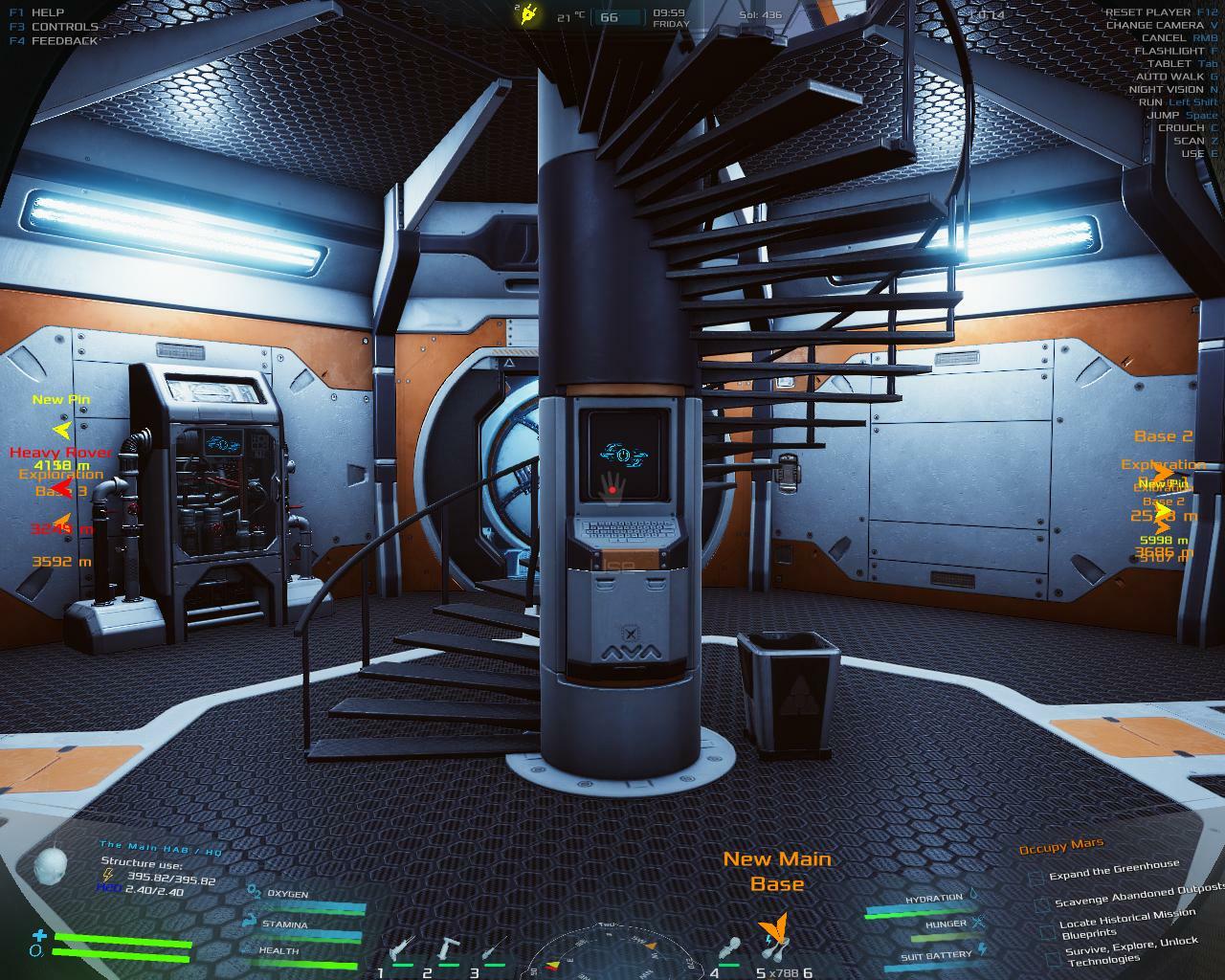Click the yellow New Pin marker arrow

coord(62,430)
